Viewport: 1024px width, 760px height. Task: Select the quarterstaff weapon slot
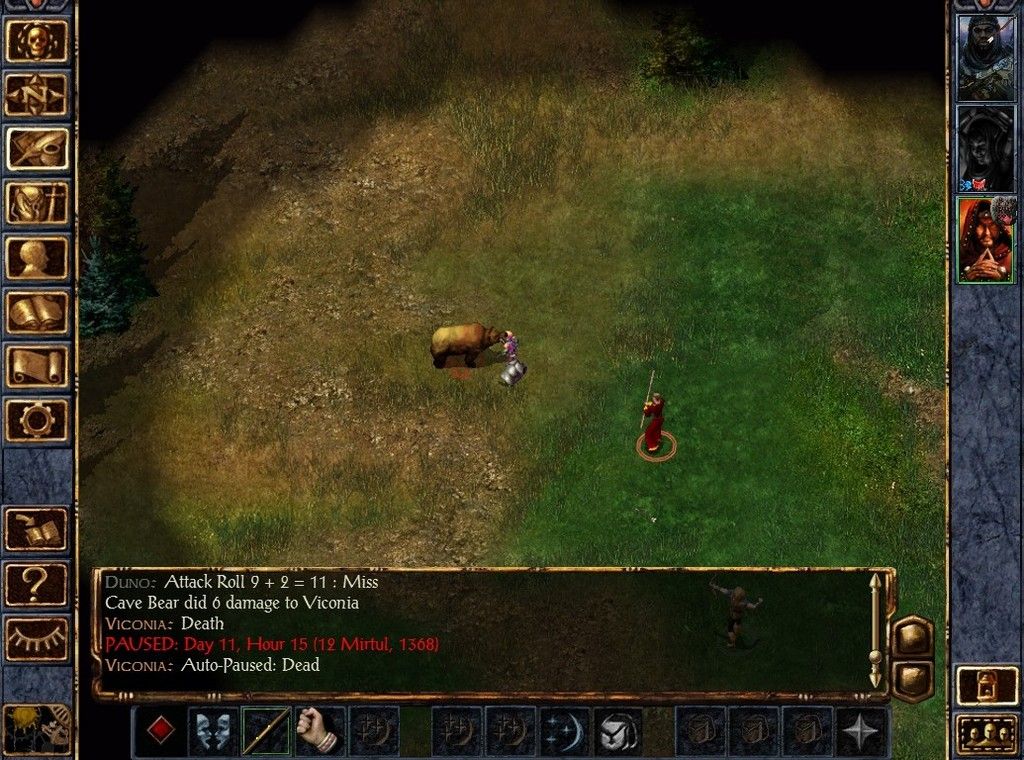[x=266, y=732]
